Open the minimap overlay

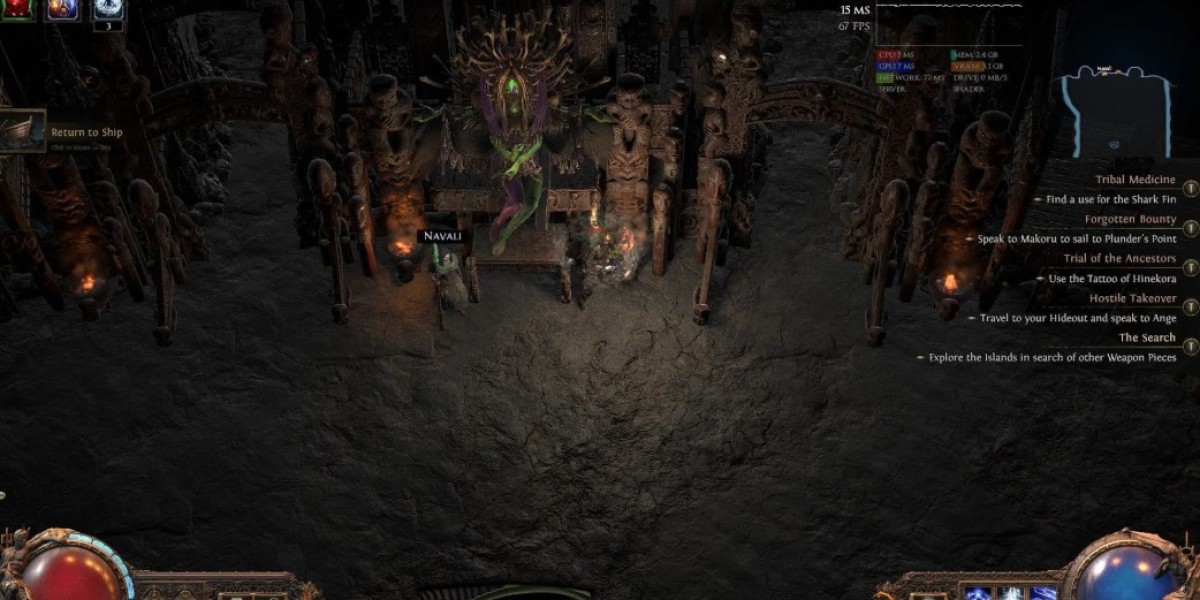tap(1119, 108)
